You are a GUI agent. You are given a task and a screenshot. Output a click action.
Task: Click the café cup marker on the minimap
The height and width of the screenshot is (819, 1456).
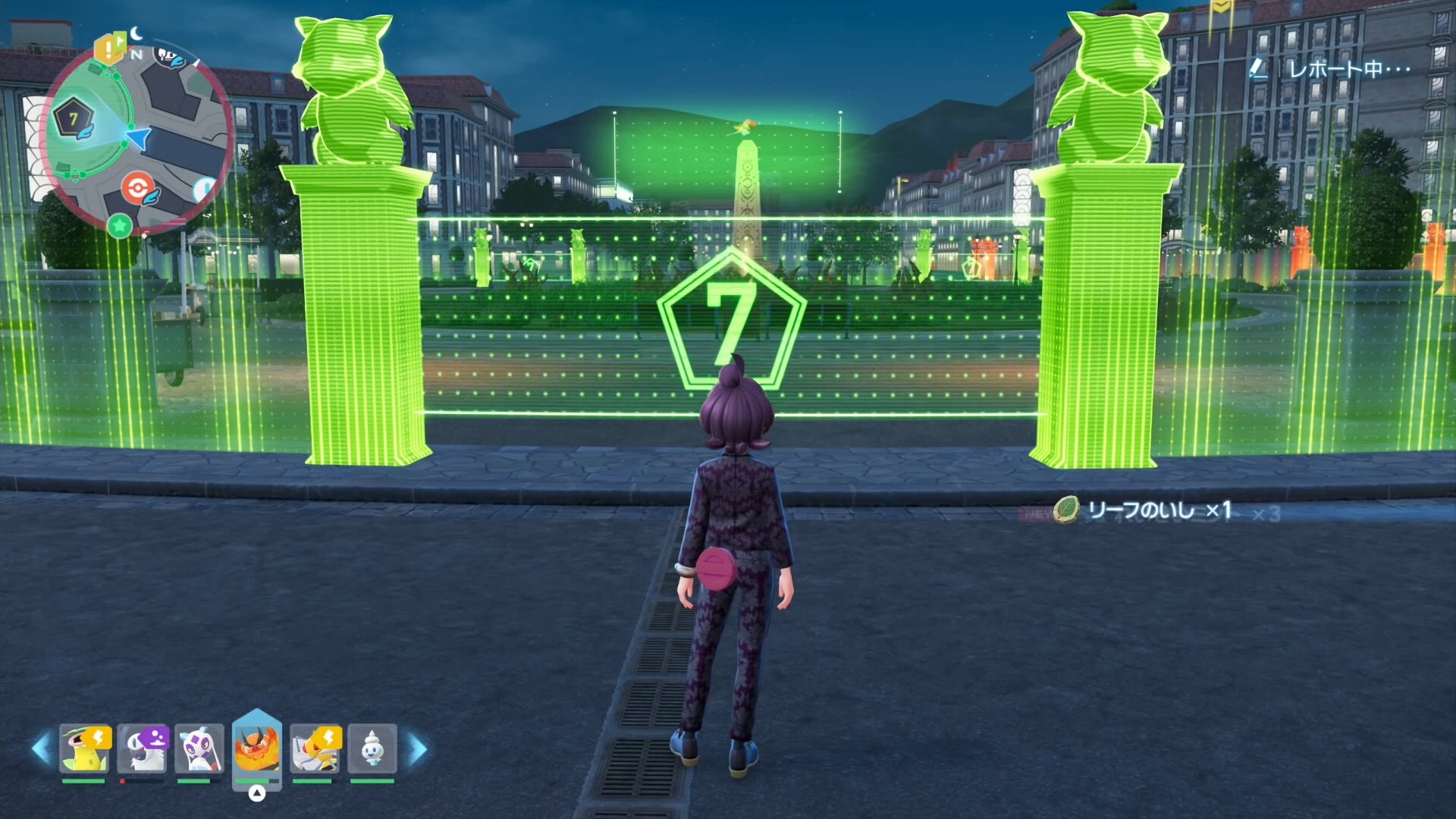[169, 55]
